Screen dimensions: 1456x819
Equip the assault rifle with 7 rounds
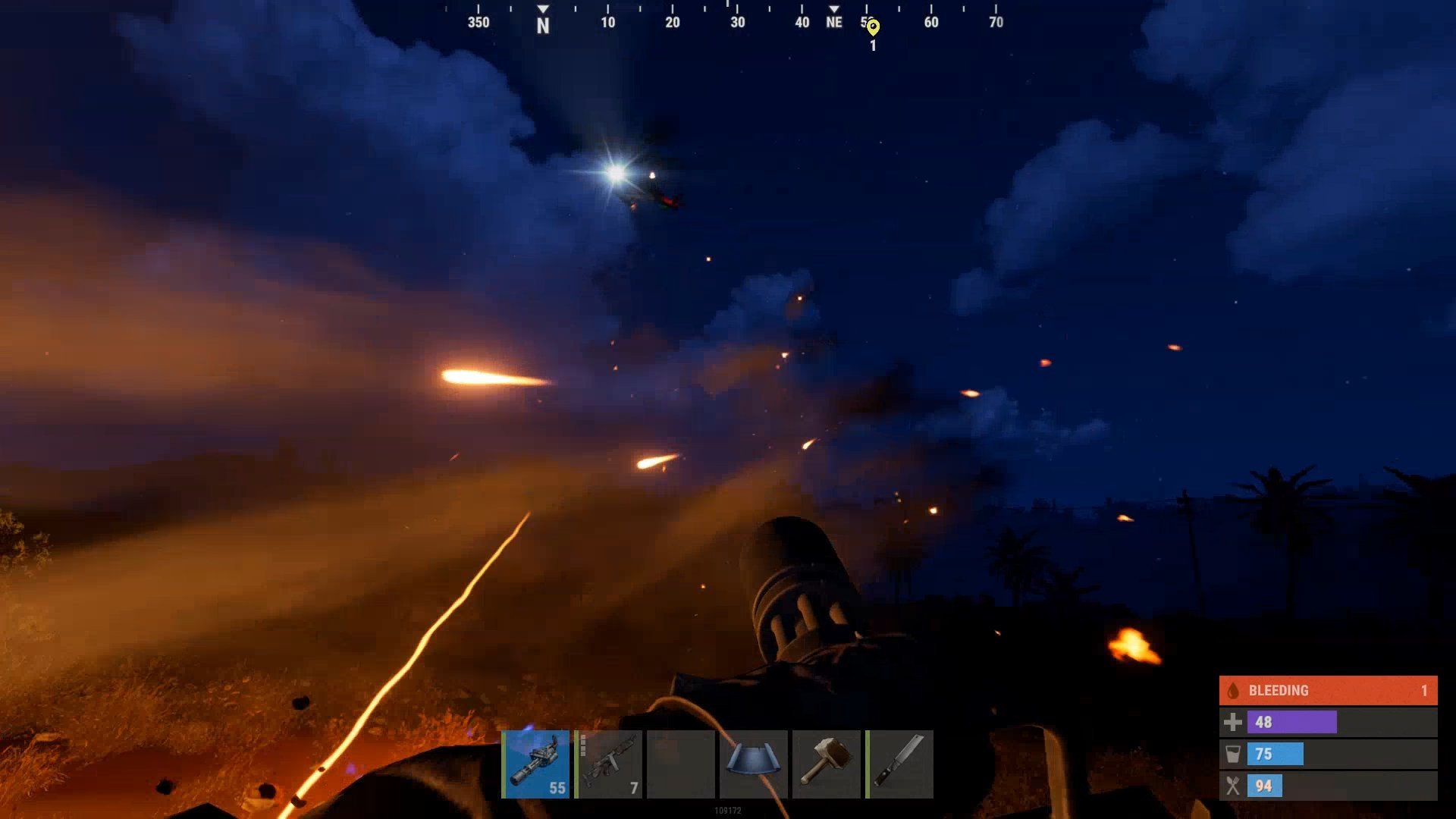tap(608, 764)
